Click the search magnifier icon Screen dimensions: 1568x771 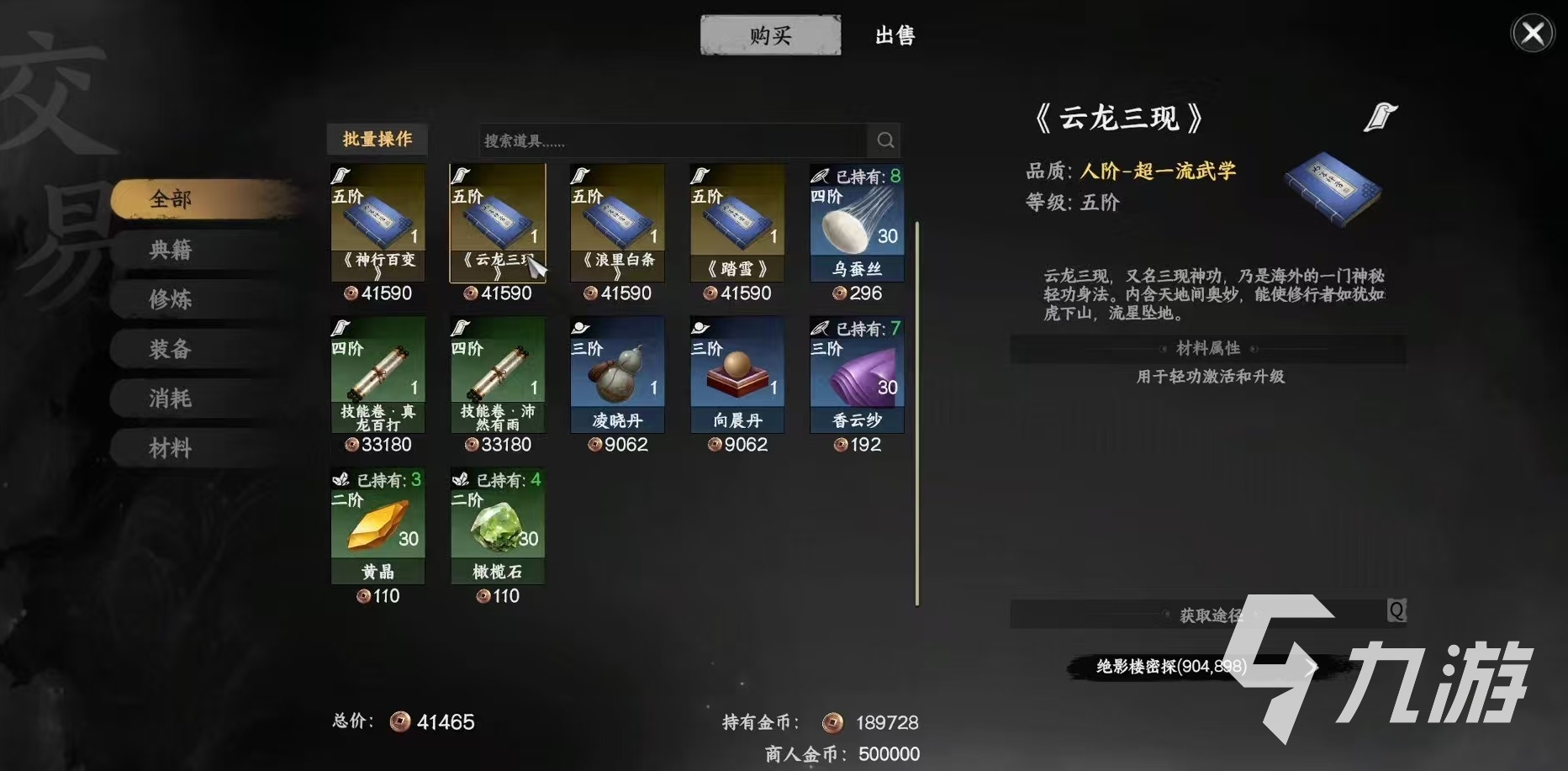click(x=884, y=140)
